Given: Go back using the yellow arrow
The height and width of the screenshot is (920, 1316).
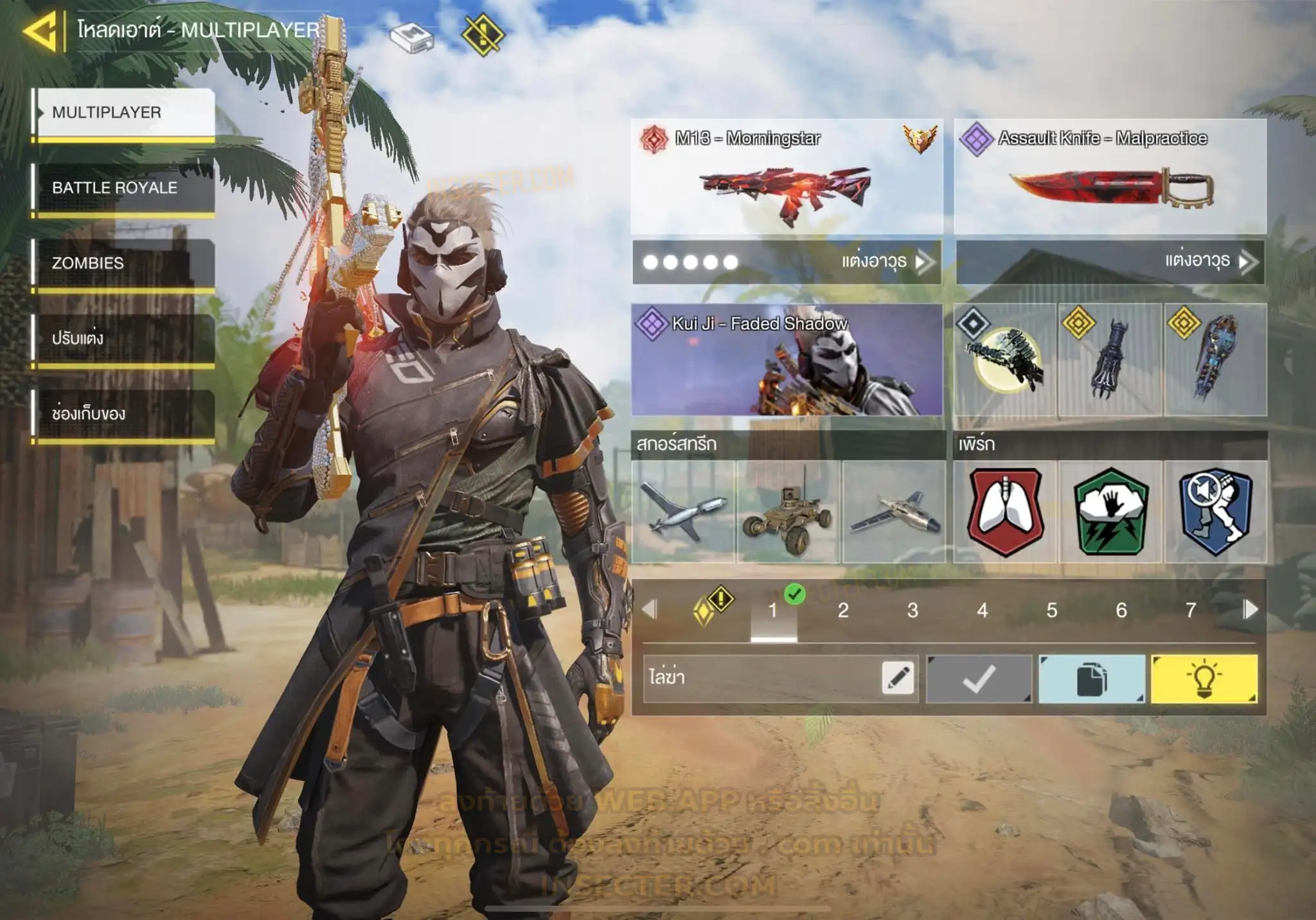Looking at the screenshot, I should tap(40, 30).
